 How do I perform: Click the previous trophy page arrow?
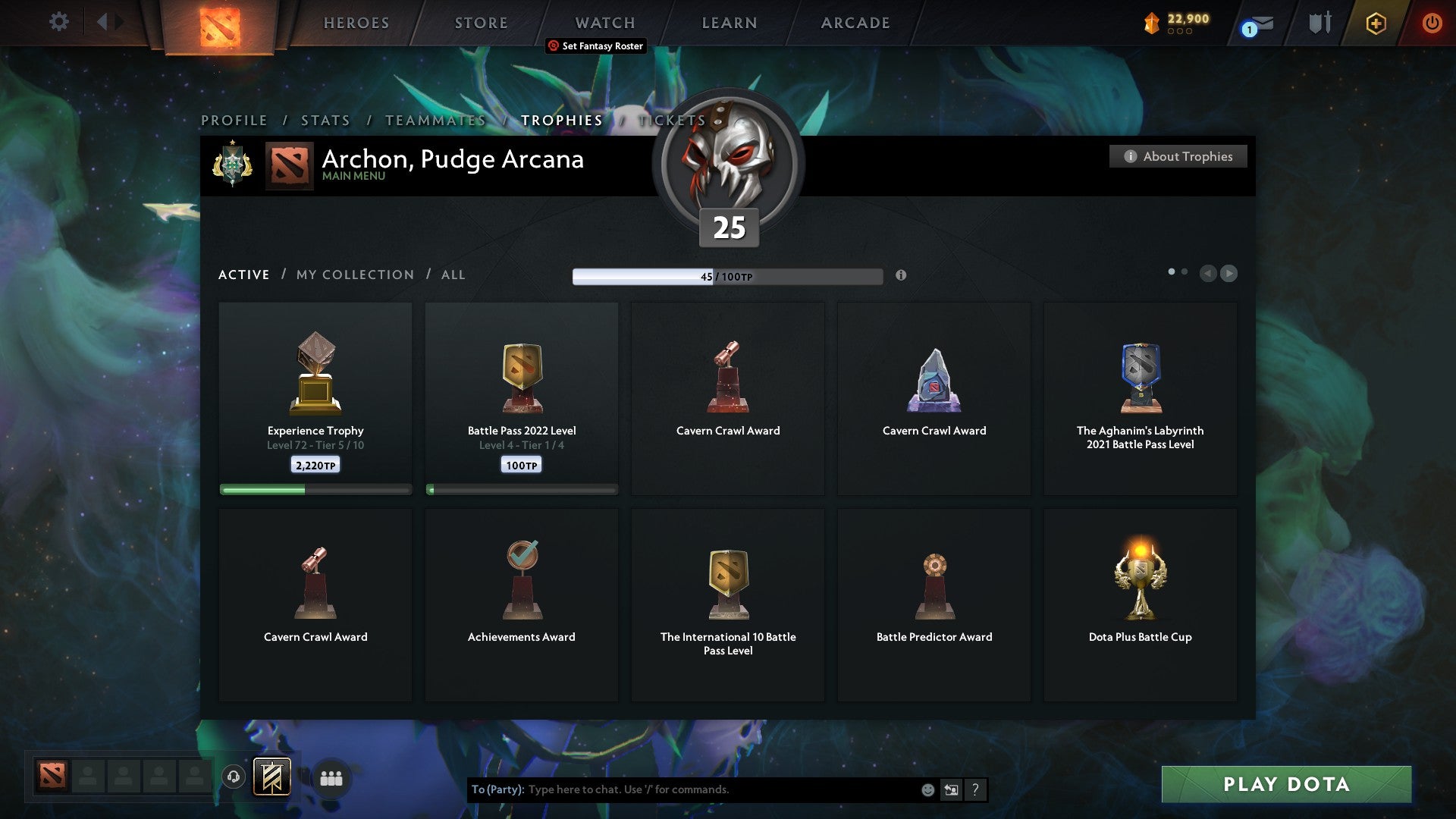(1208, 274)
